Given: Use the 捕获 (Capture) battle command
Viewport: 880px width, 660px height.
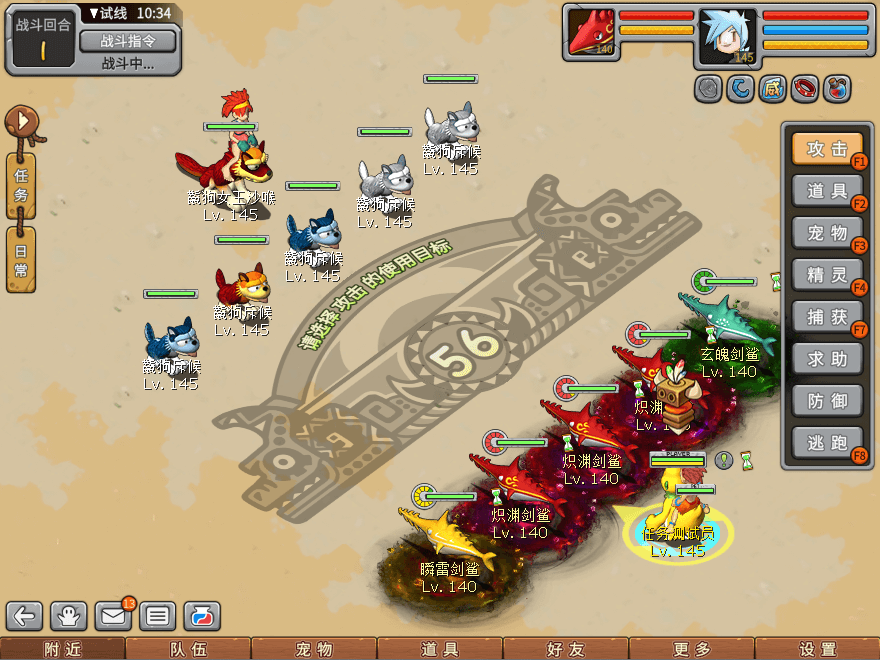Looking at the screenshot, I should pos(827,316).
